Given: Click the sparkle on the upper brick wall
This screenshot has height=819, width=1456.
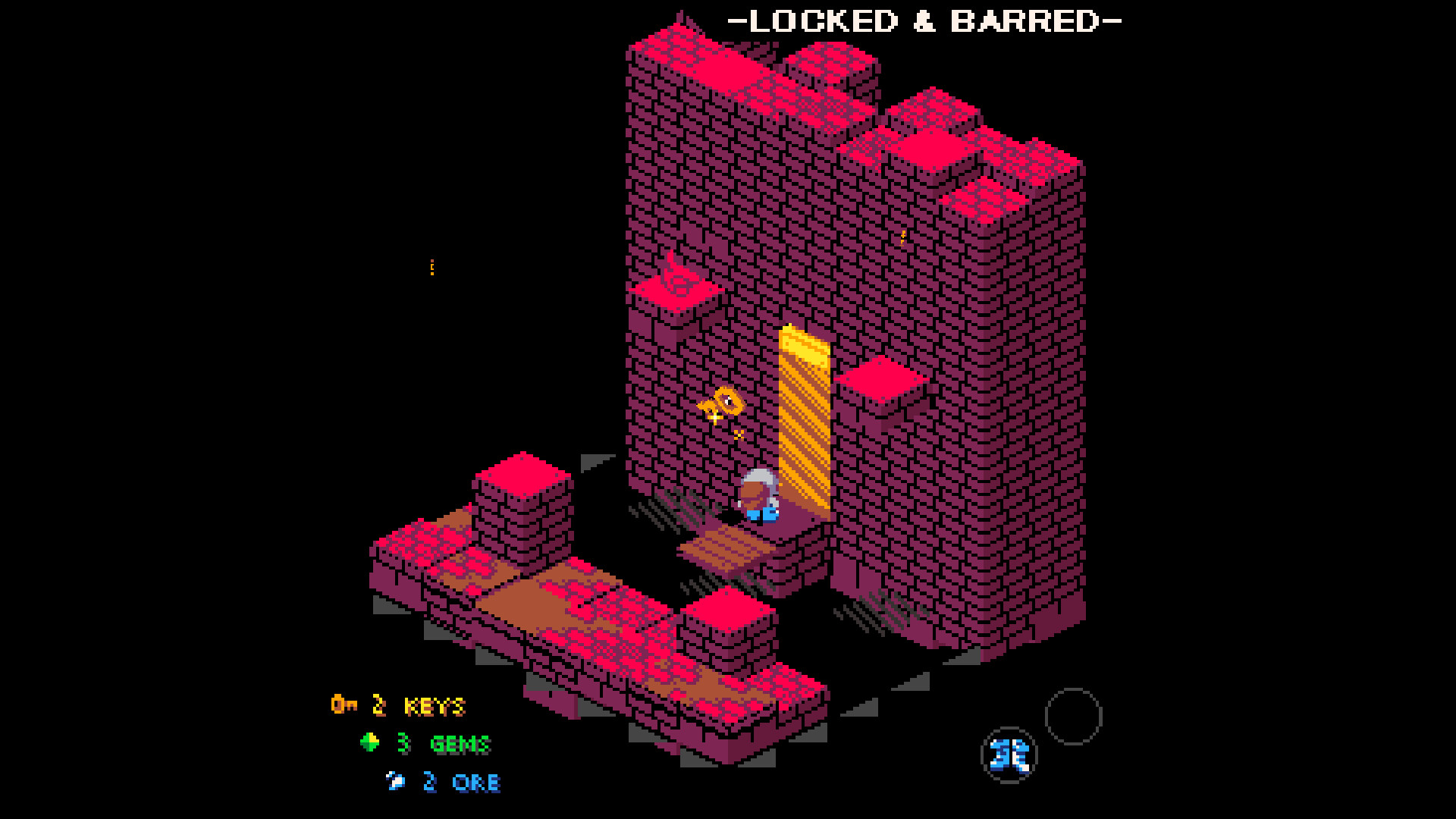Looking at the screenshot, I should [x=902, y=236].
